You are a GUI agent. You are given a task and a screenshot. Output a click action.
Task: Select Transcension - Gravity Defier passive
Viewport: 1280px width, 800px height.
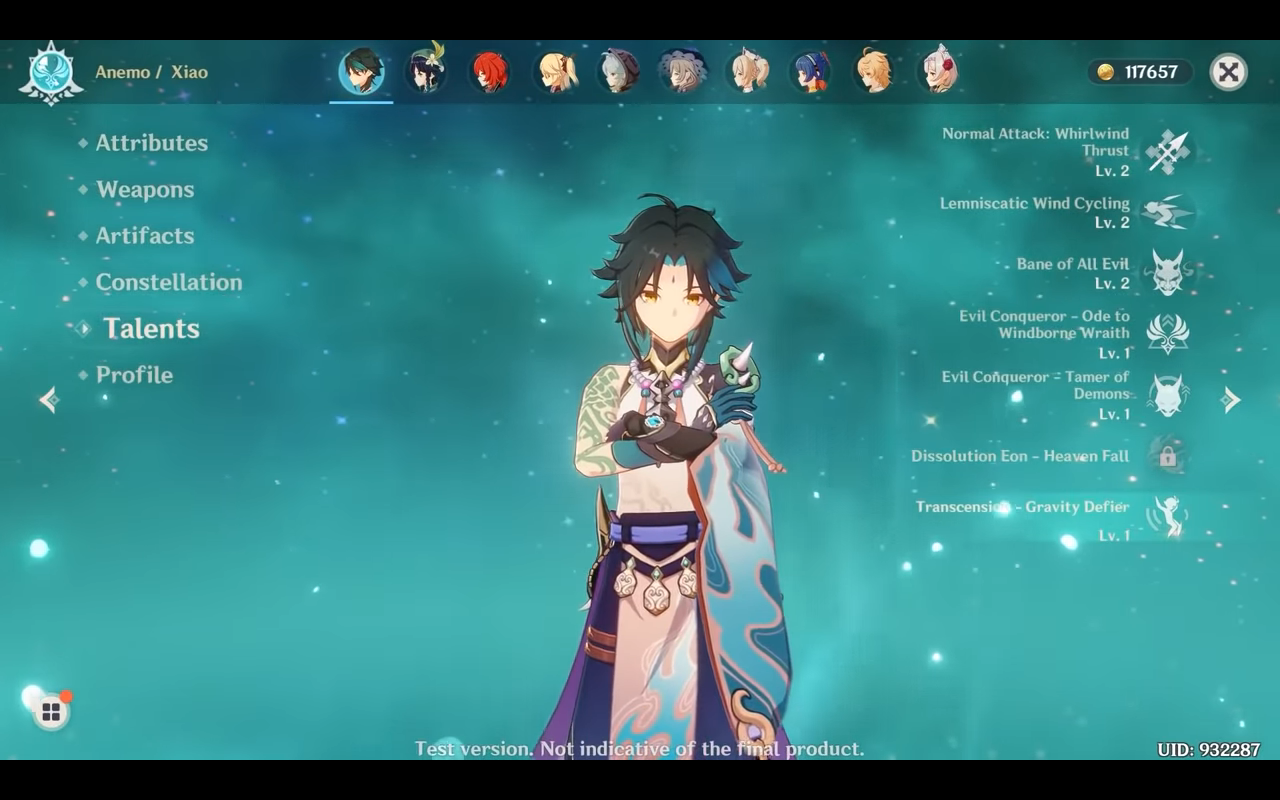pyautogui.click(x=1167, y=517)
